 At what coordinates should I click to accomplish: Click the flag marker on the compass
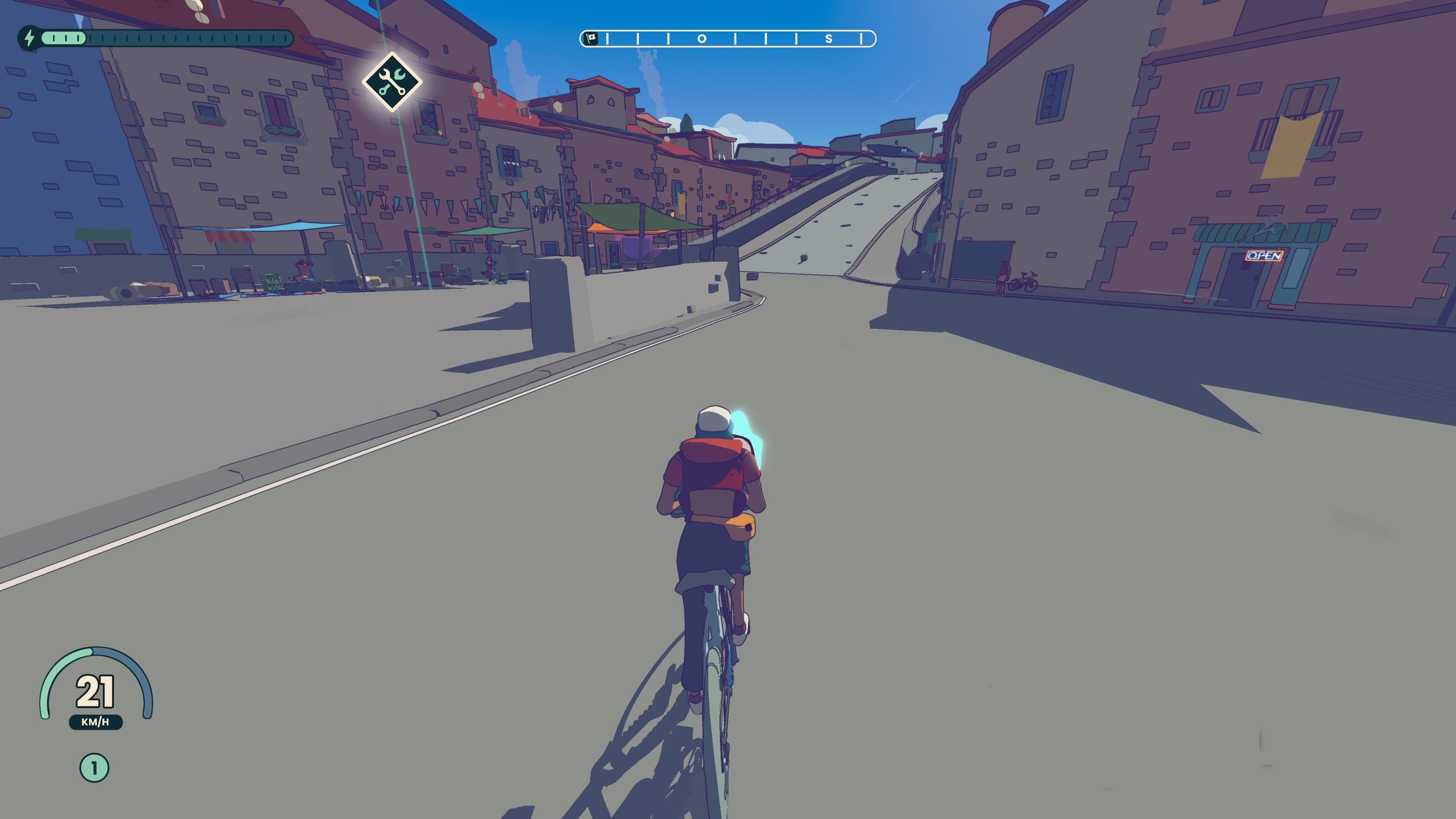(x=591, y=38)
